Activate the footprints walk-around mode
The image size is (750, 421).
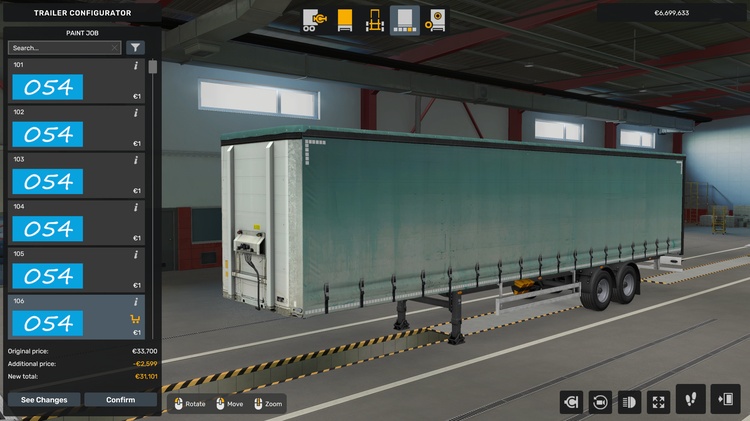pyautogui.click(x=691, y=399)
